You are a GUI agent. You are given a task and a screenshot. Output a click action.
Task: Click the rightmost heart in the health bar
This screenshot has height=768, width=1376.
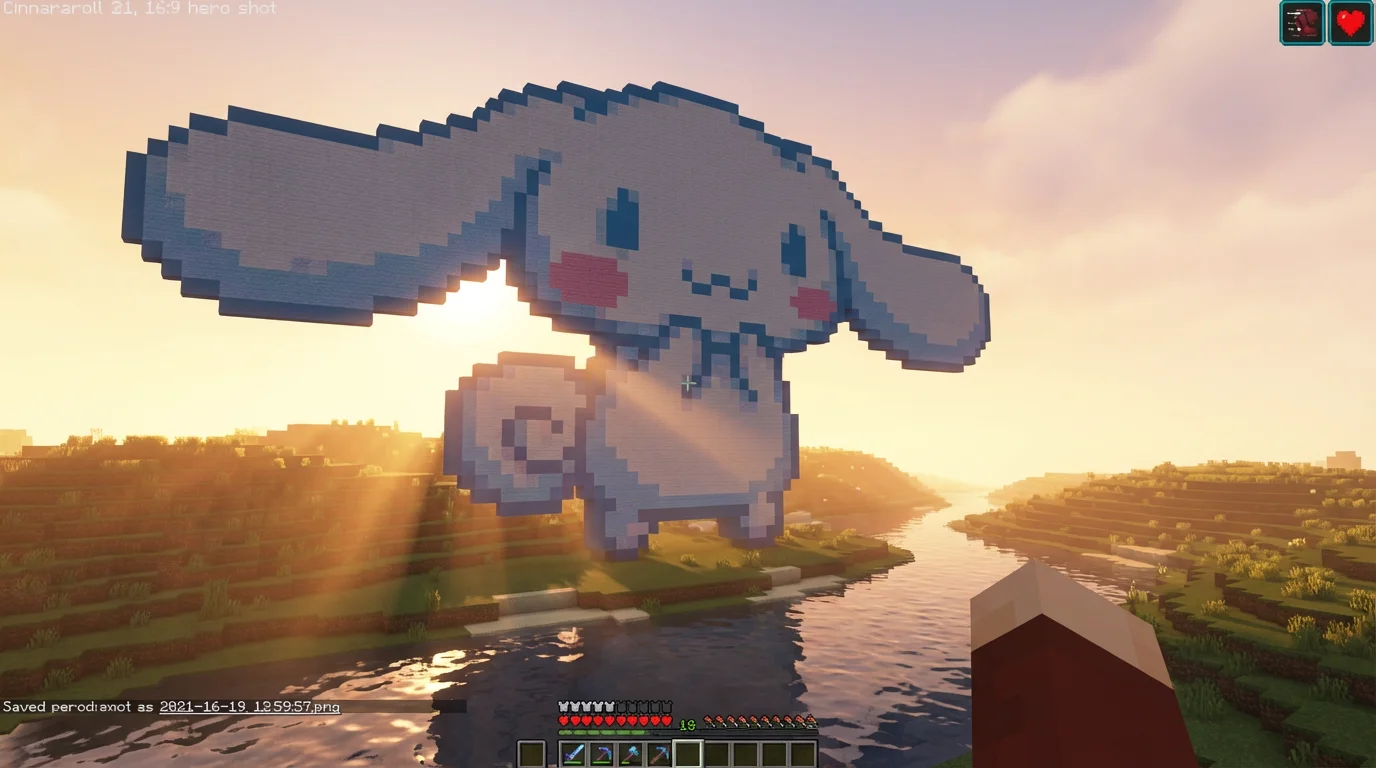tap(666, 720)
